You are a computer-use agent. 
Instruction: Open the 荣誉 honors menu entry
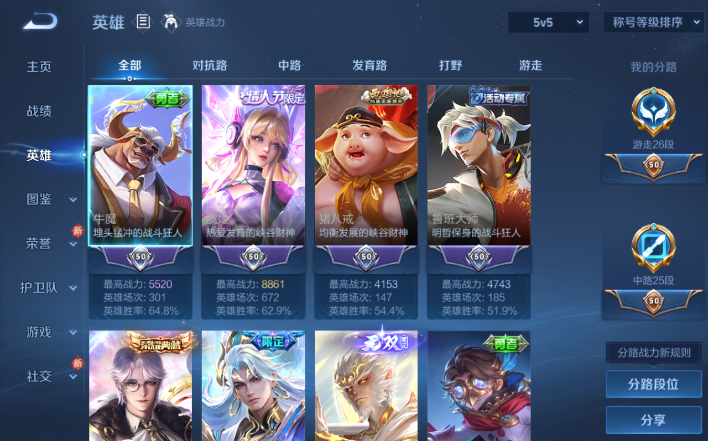[39, 243]
